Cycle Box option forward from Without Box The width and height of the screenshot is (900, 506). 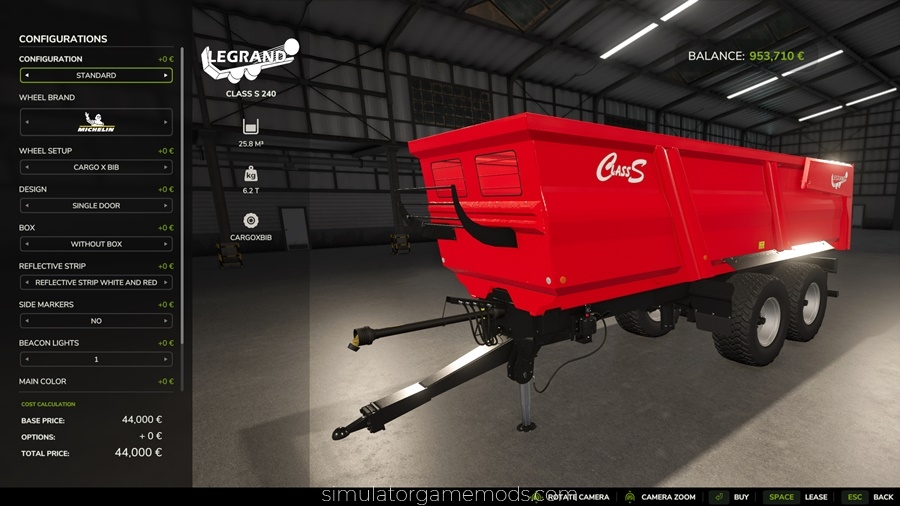(166, 244)
